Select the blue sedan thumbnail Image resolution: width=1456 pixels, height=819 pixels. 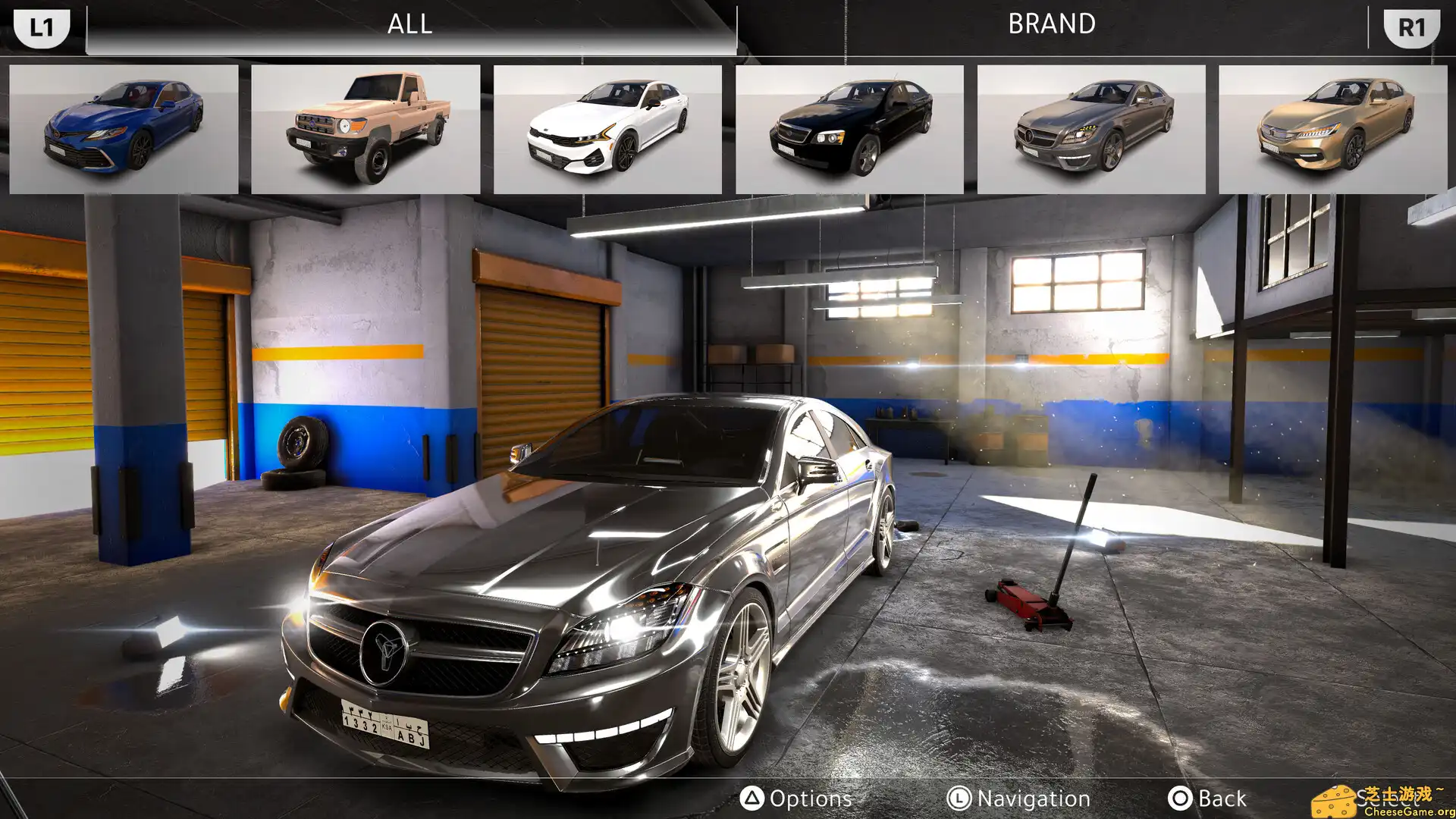coord(124,129)
